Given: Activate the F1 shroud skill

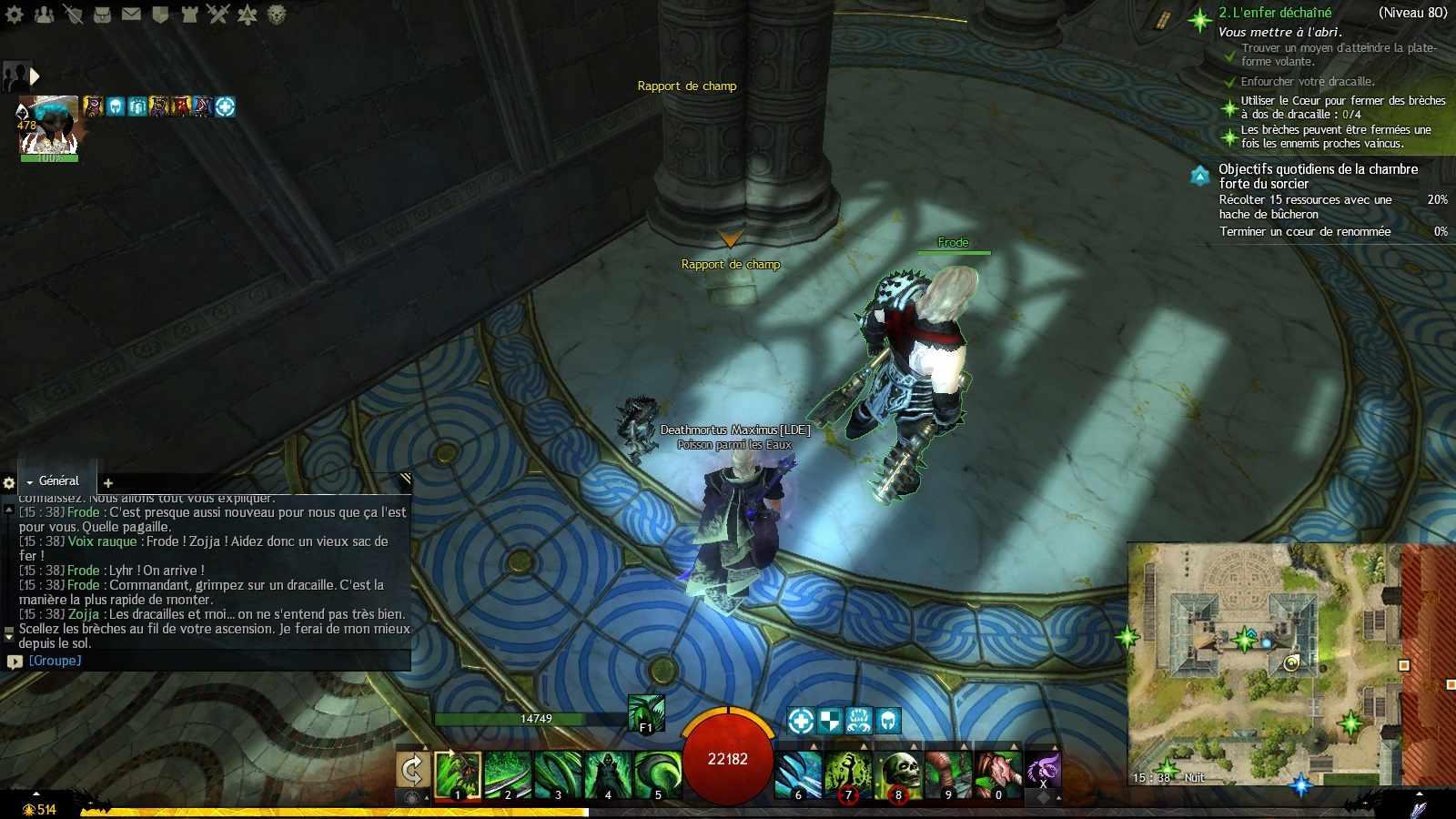Looking at the screenshot, I should tap(646, 713).
